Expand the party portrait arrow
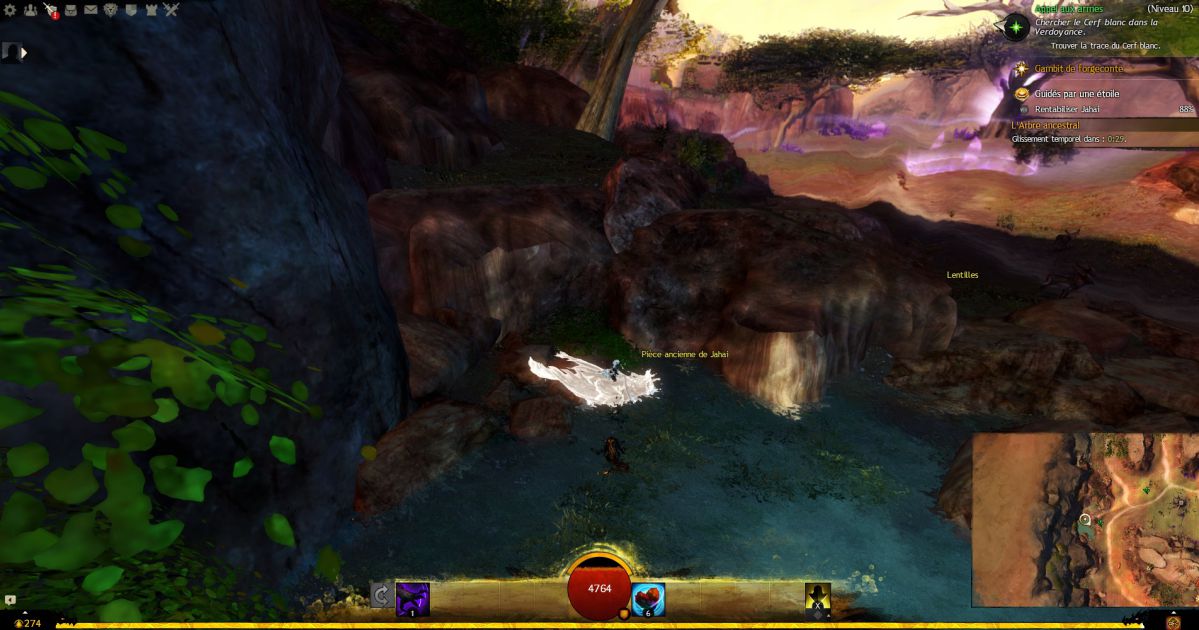 24,52
